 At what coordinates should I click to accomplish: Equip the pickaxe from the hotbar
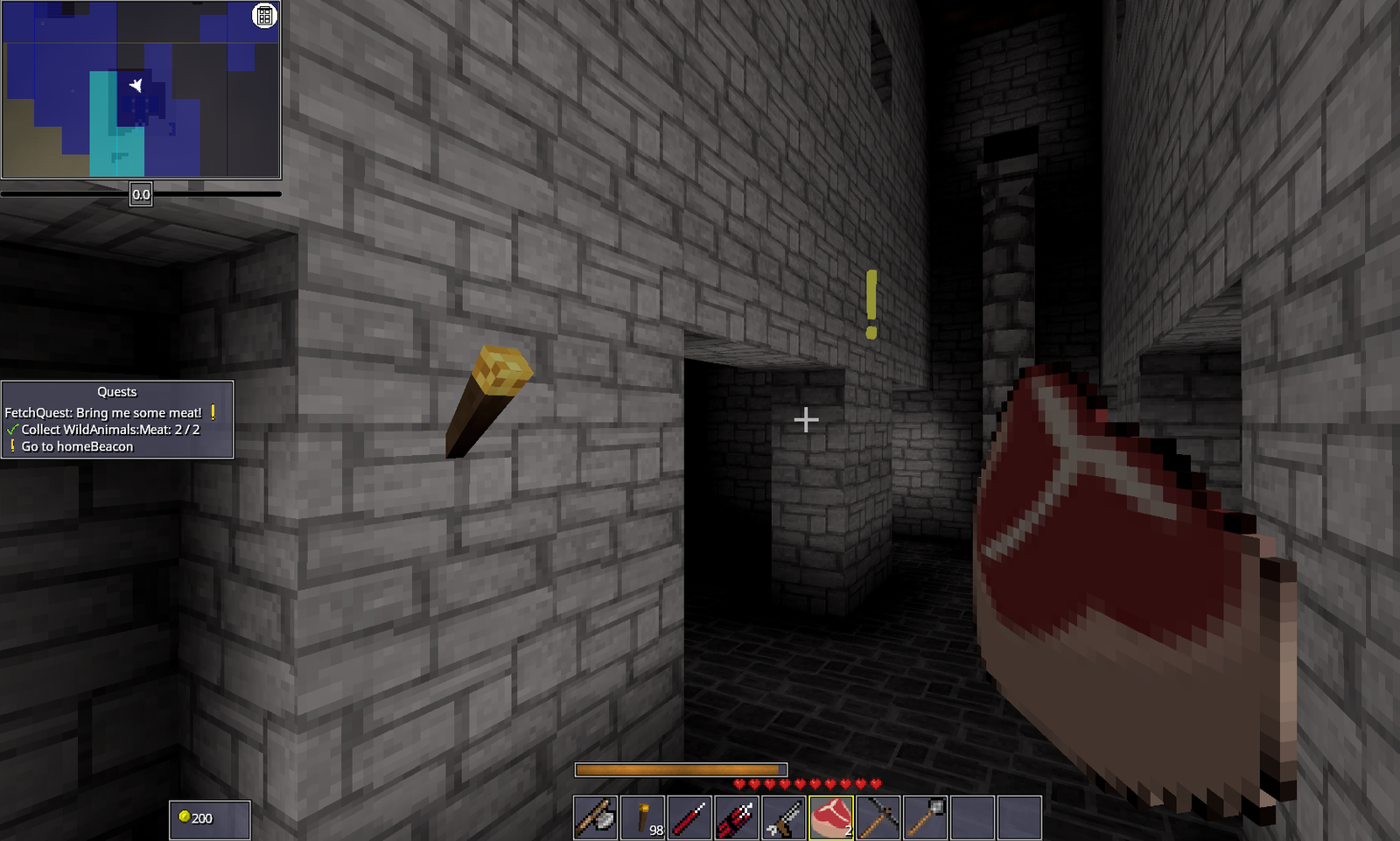pos(878,818)
